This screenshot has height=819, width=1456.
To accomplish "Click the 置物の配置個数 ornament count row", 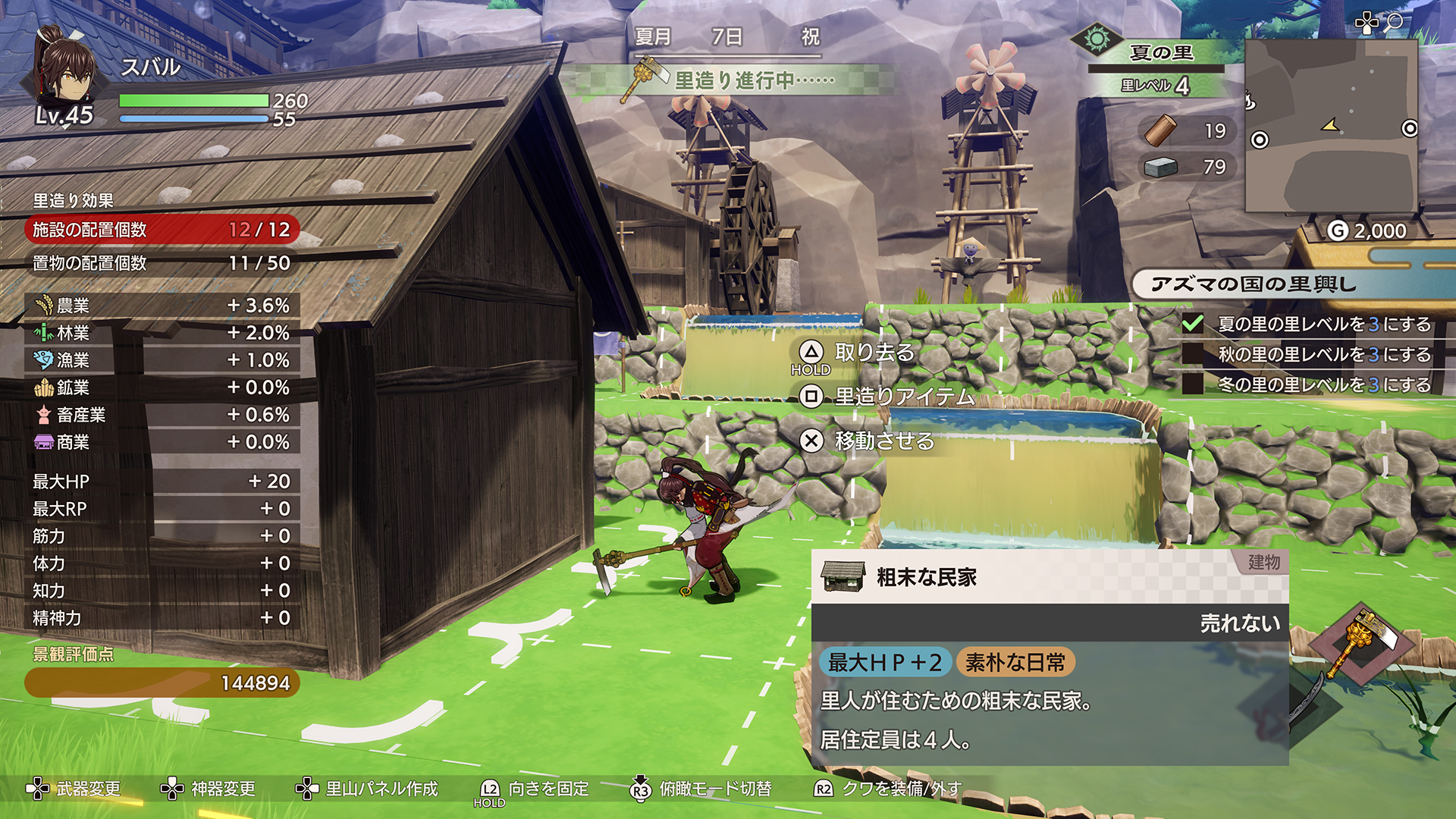I will pyautogui.click(x=162, y=263).
